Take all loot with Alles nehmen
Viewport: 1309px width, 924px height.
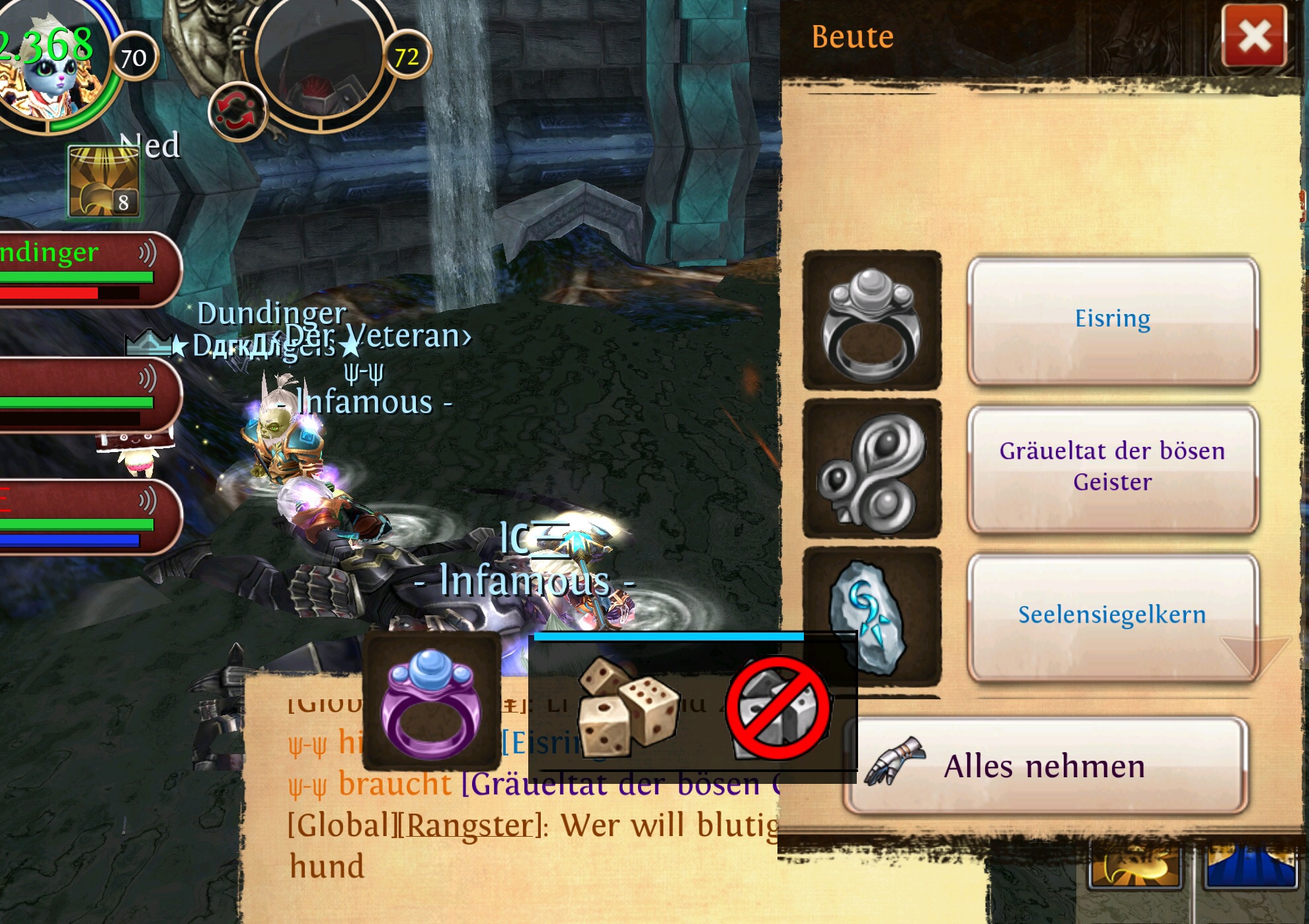click(x=1046, y=767)
